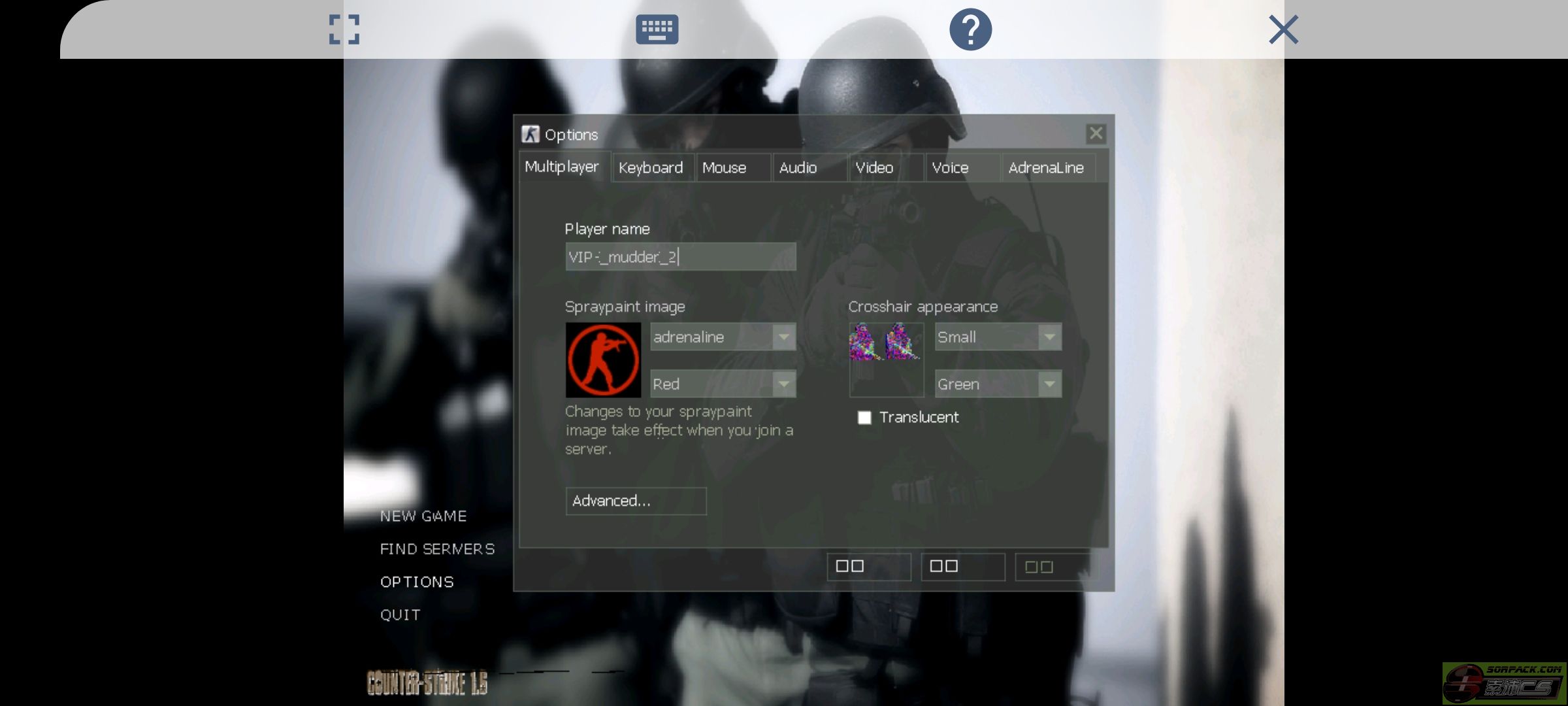Select the Audio tab
1568x706 pixels.
pyautogui.click(x=798, y=168)
